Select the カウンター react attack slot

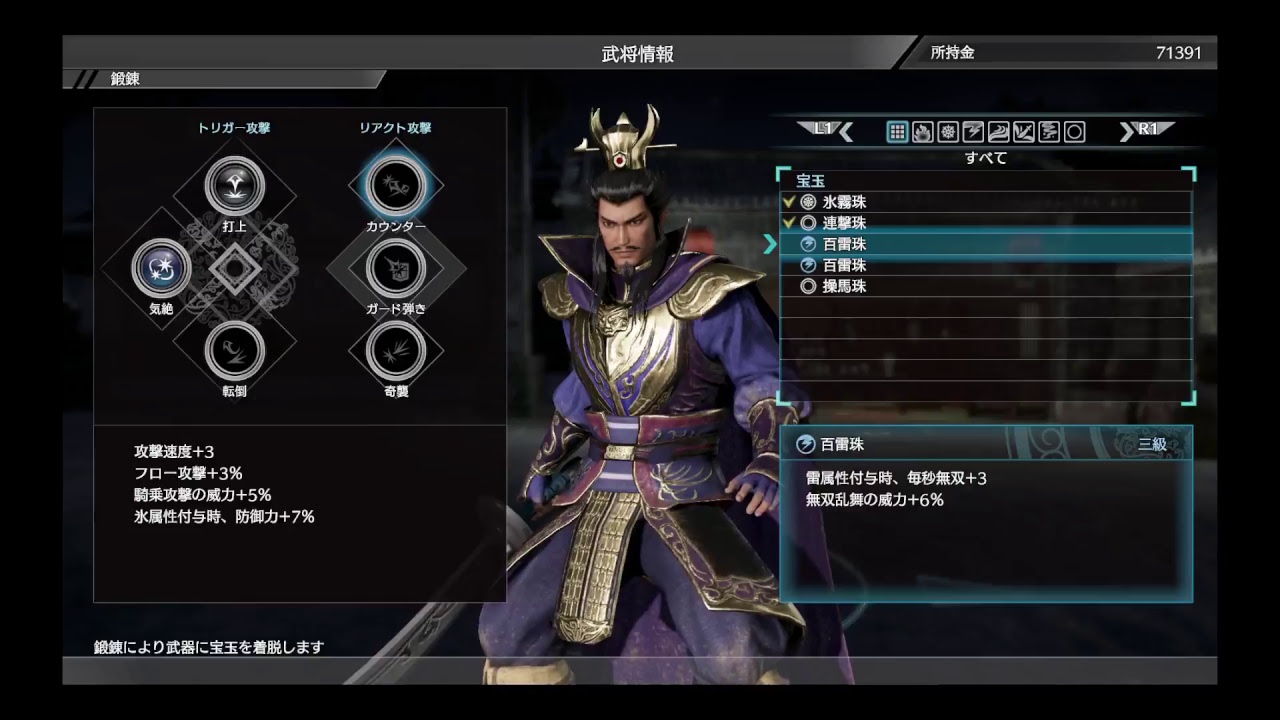[394, 186]
